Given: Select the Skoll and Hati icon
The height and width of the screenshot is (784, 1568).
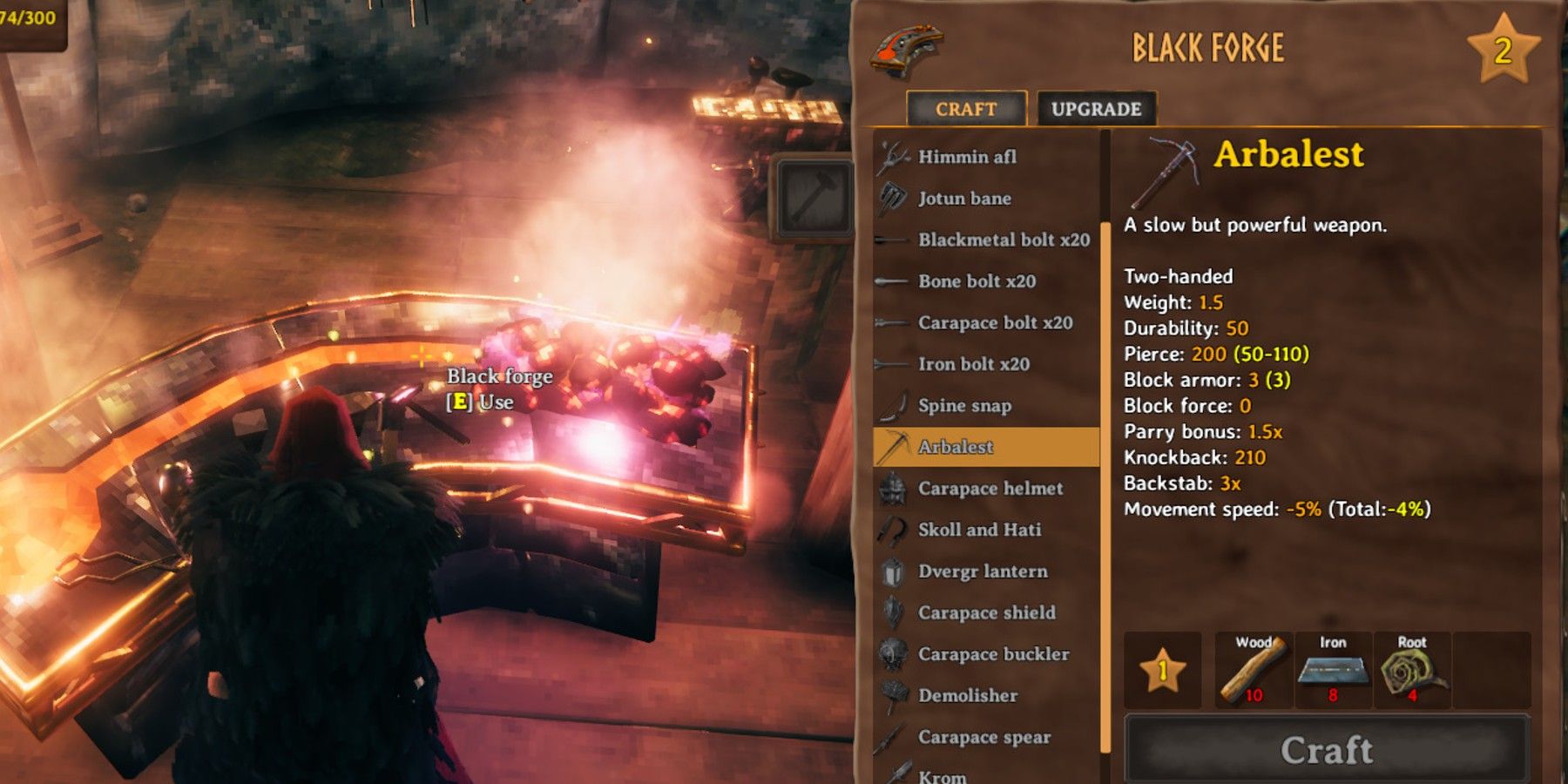Looking at the screenshot, I should [894, 530].
